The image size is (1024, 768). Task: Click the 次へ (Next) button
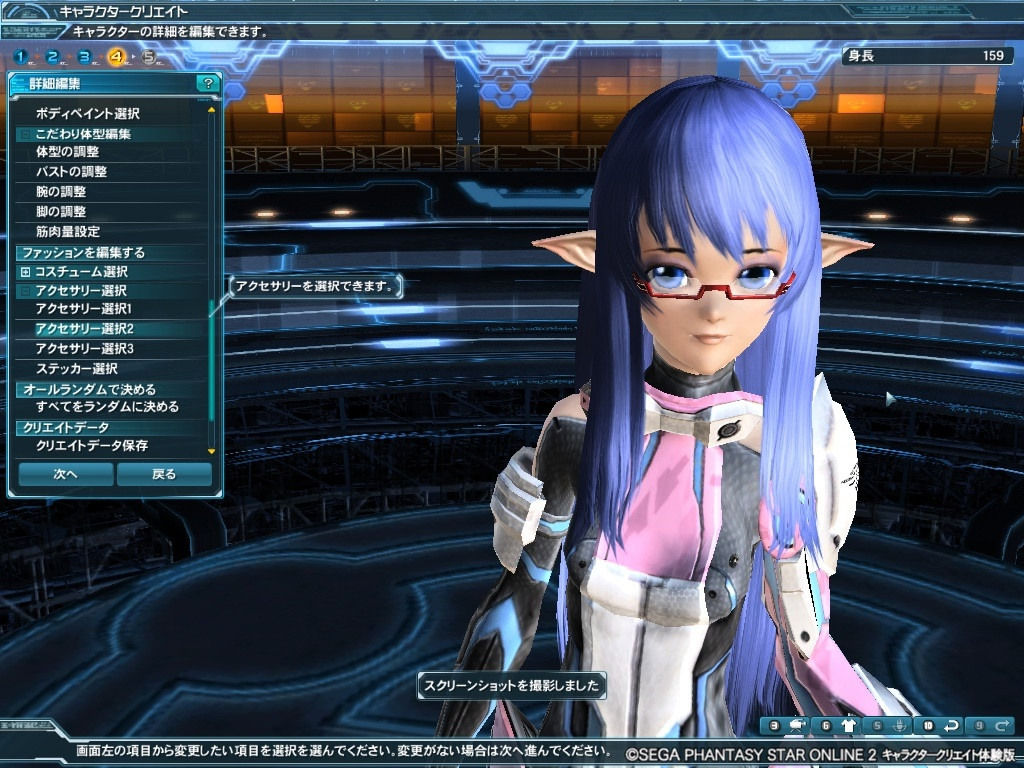click(x=65, y=474)
